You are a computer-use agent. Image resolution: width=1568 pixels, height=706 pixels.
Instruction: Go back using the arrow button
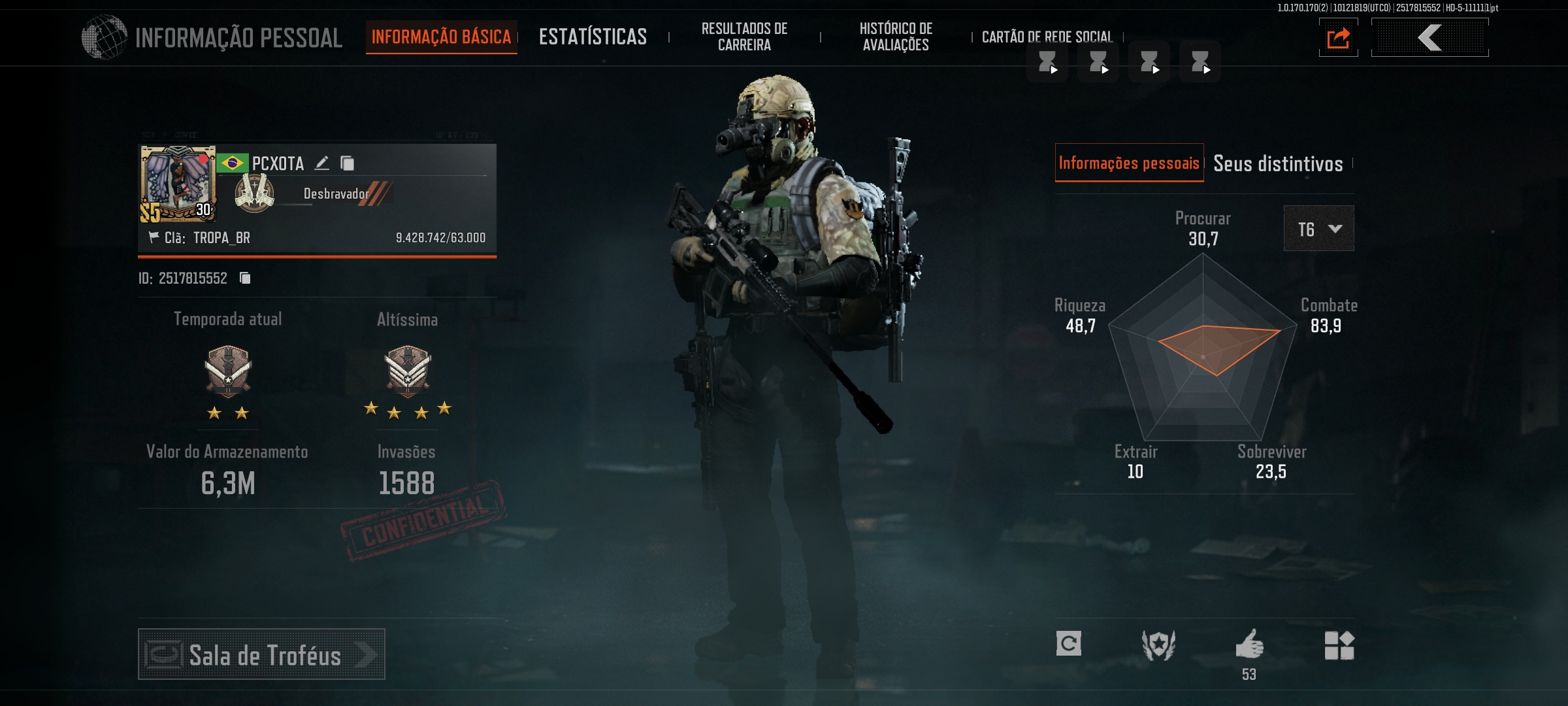(x=1429, y=38)
